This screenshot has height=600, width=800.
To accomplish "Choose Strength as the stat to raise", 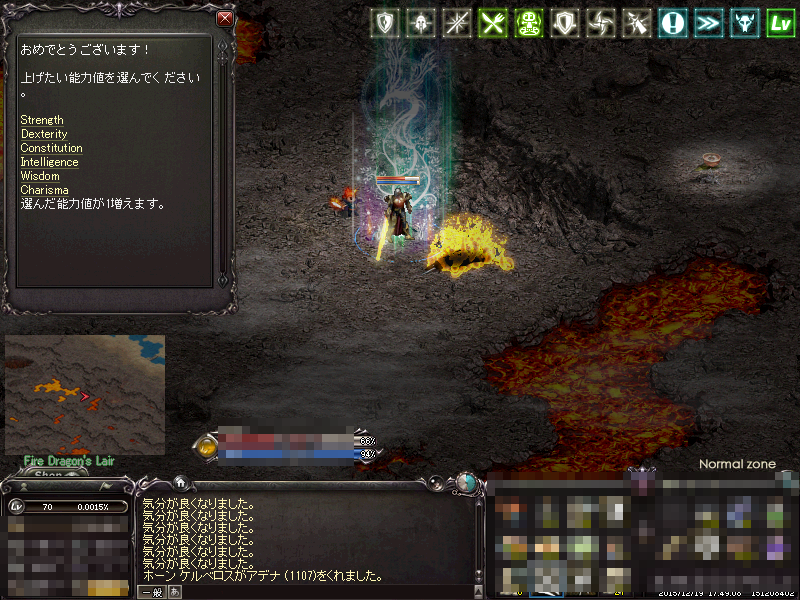I will tap(42, 120).
